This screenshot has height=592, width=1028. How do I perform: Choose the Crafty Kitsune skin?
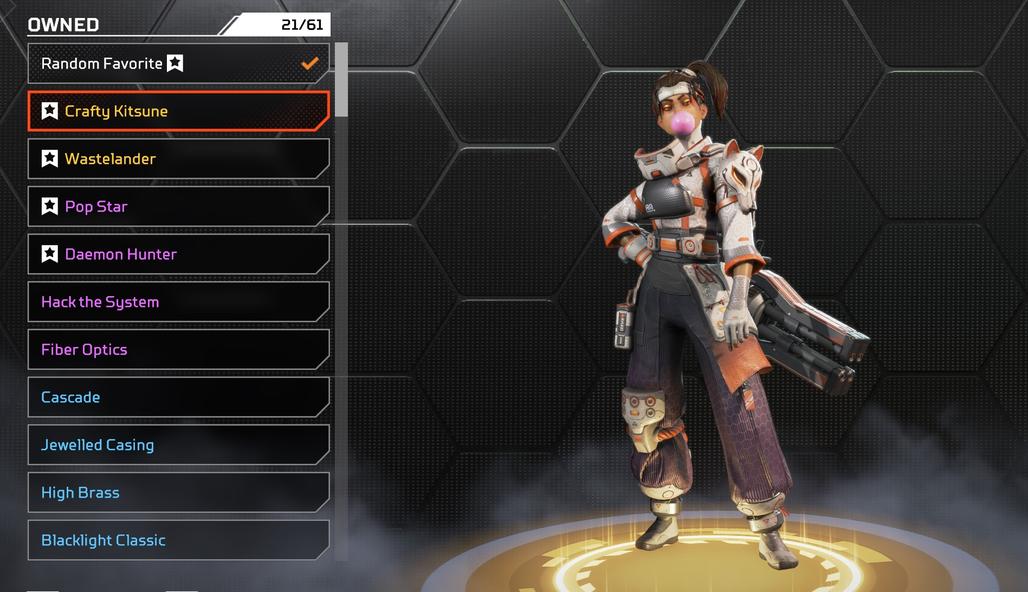click(178, 111)
